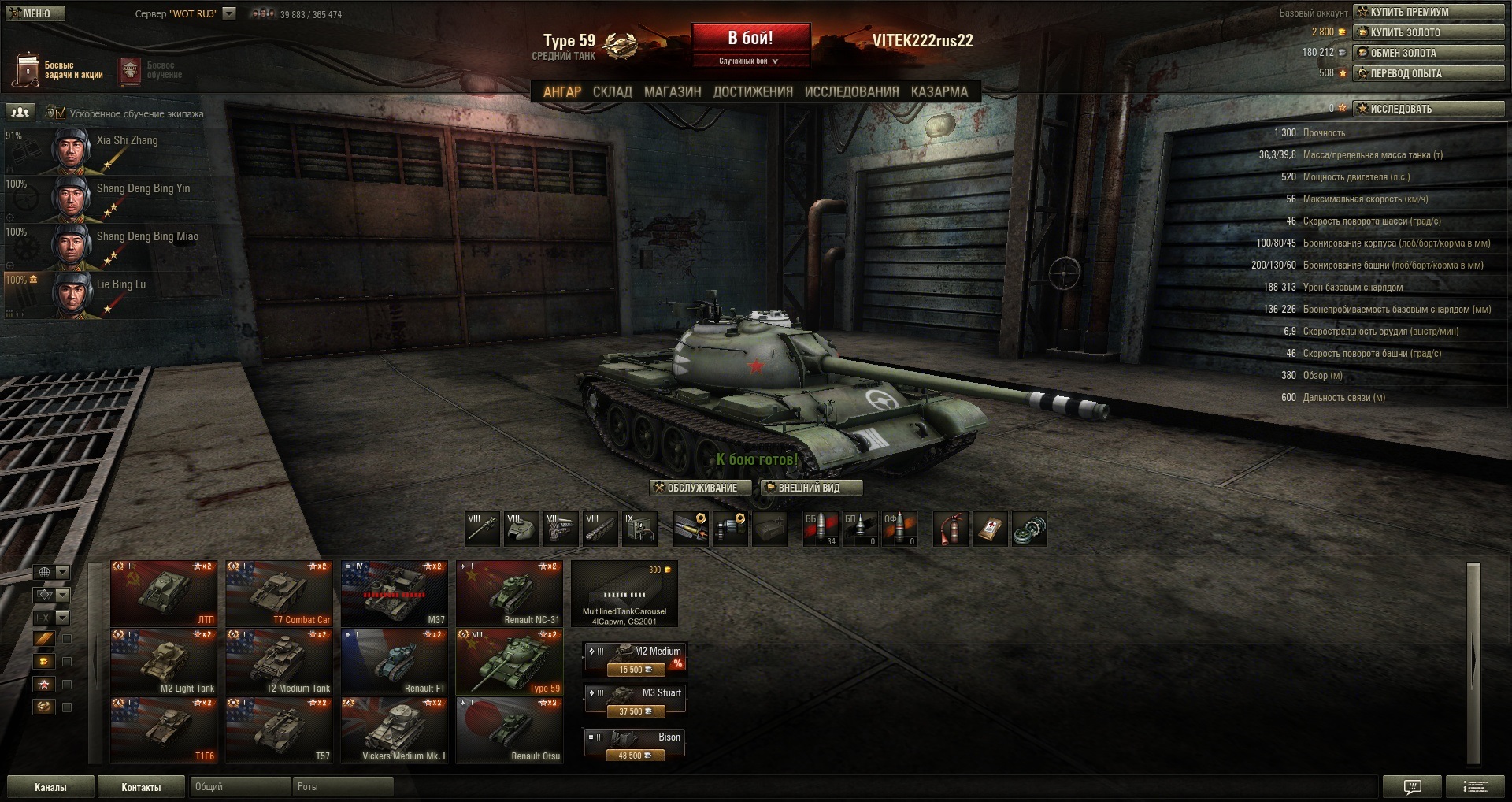Screen dimensions: 1512x802
Task: Select the M37 tank in carousel
Action: 394,593
